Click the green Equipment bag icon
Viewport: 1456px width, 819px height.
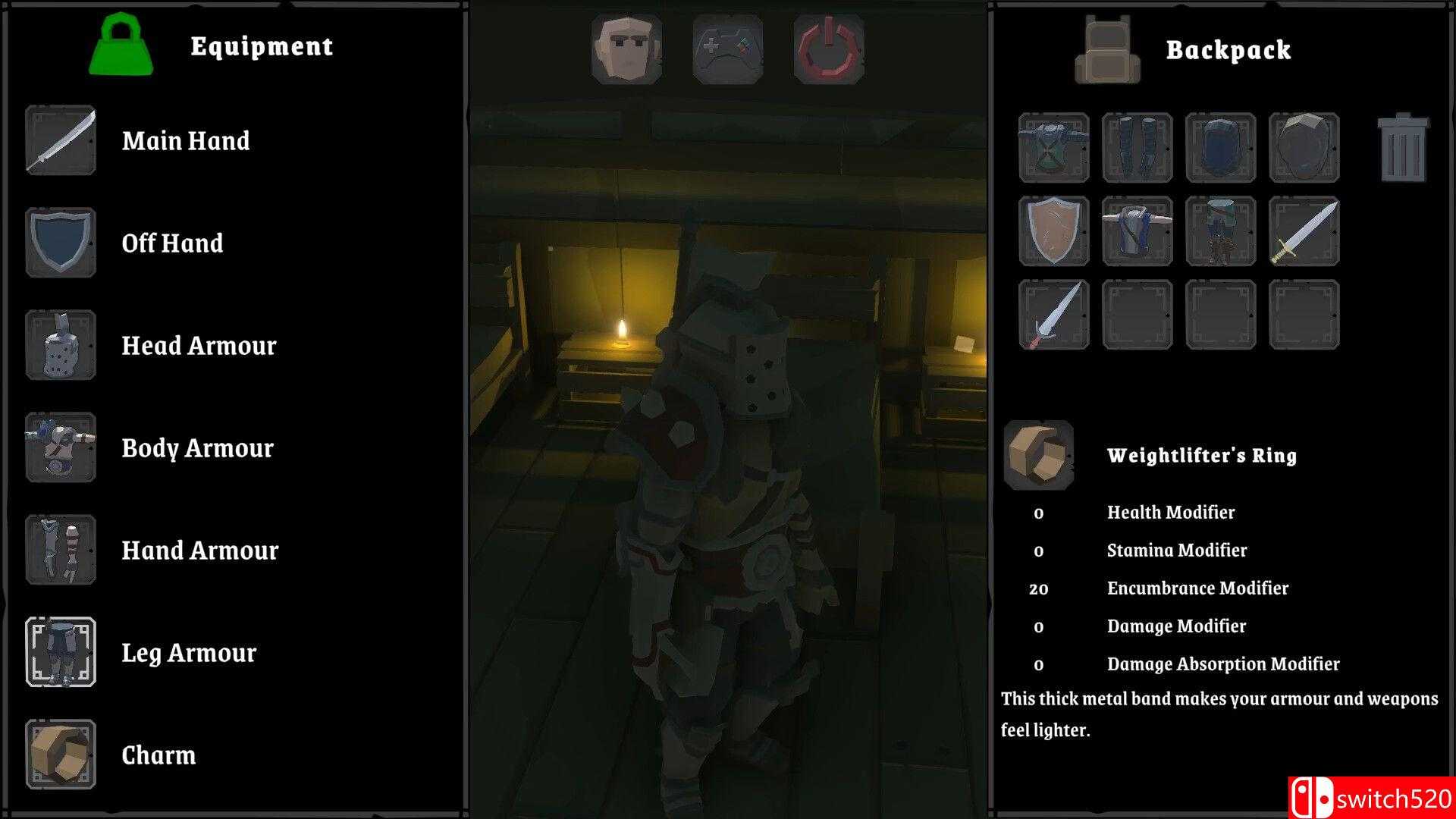pyautogui.click(x=121, y=47)
